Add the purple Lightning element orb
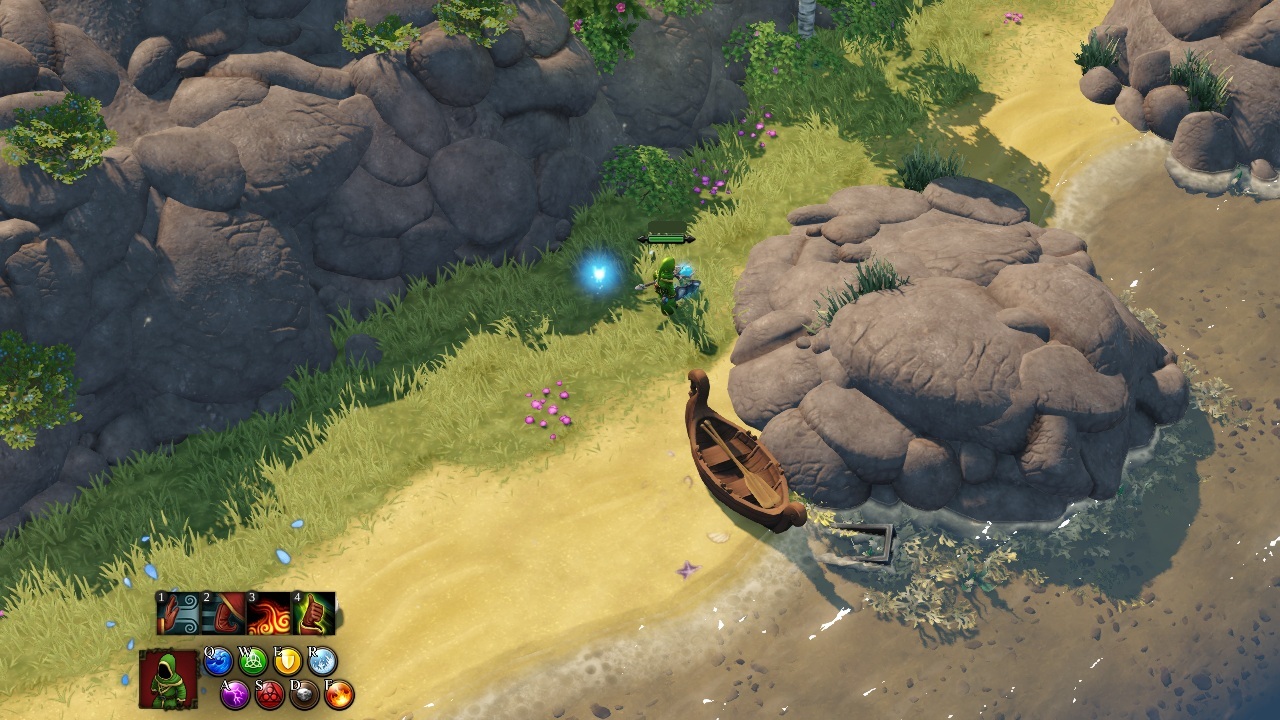The image size is (1280, 720). tap(235, 694)
